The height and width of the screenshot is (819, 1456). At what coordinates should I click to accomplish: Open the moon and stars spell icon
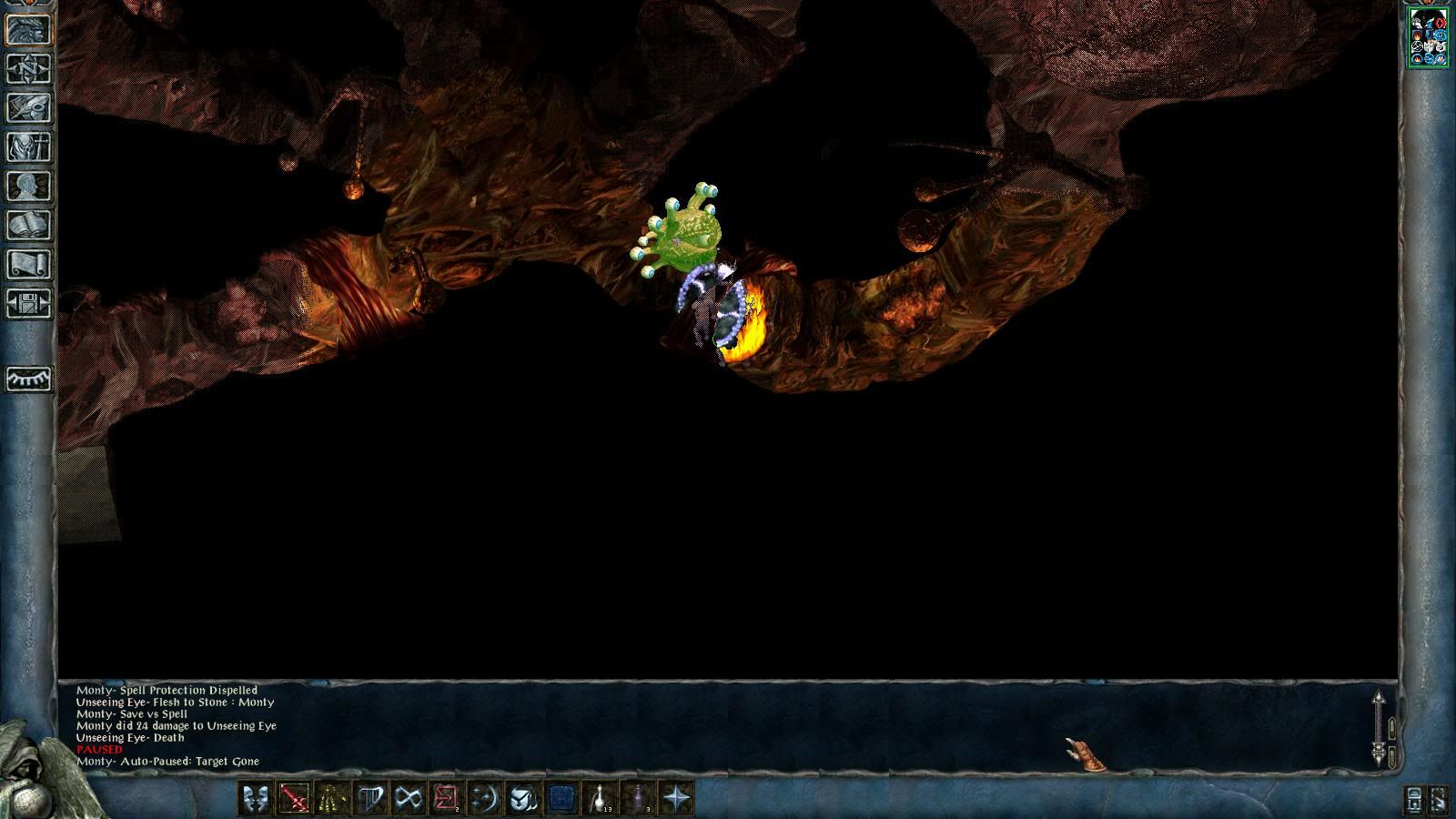coord(485,799)
